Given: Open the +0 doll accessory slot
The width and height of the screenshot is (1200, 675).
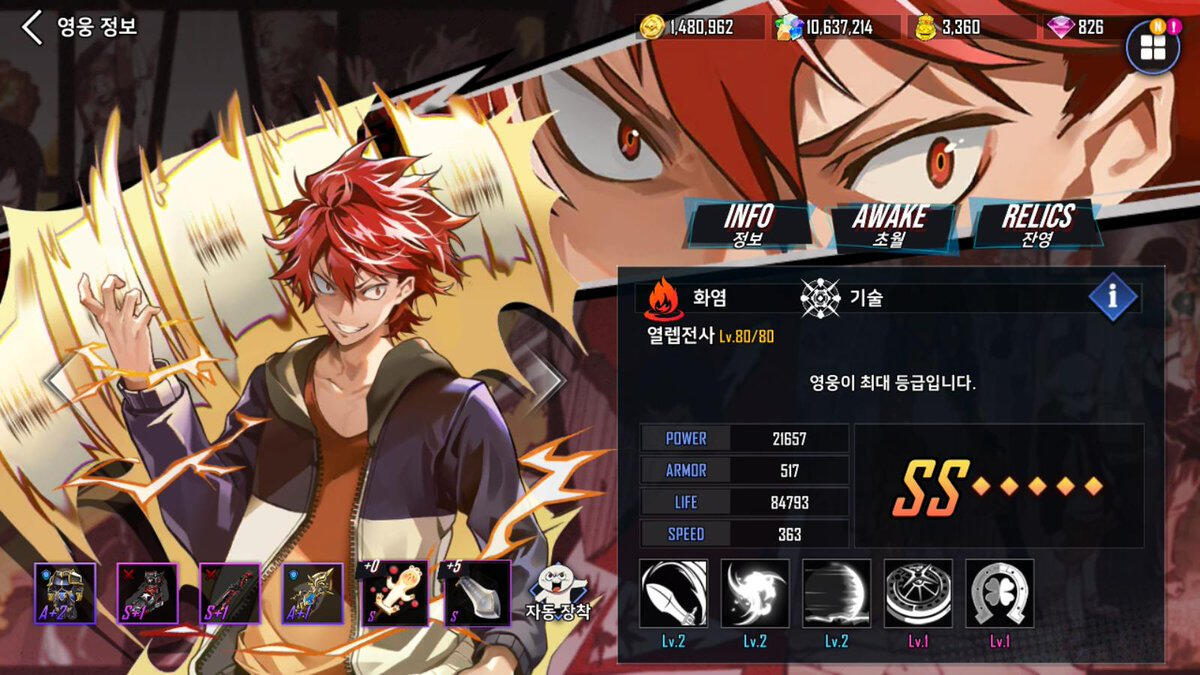Looking at the screenshot, I should pyautogui.click(x=395, y=593).
